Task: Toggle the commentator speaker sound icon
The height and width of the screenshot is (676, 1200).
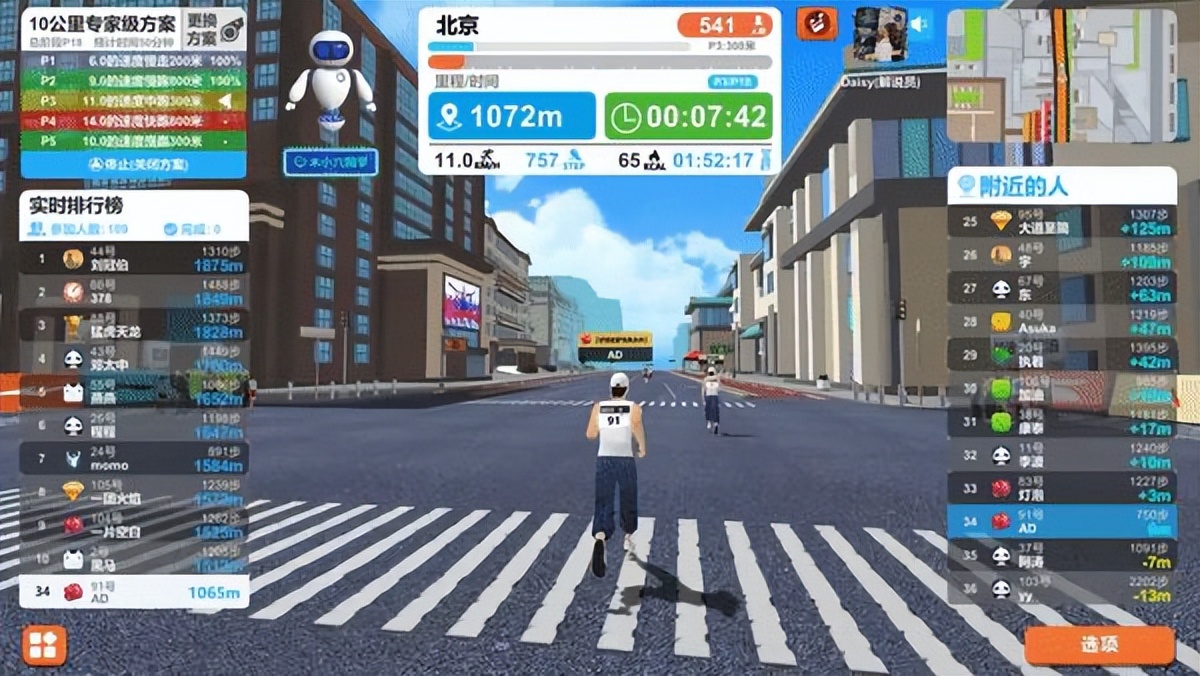Action: [918, 23]
